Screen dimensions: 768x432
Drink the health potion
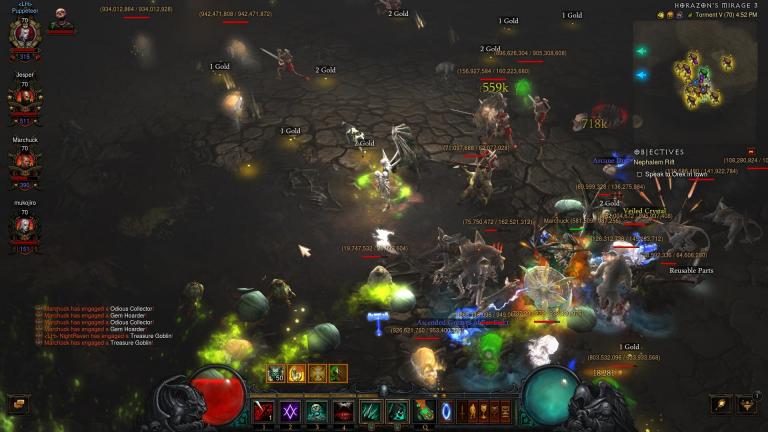(424, 411)
